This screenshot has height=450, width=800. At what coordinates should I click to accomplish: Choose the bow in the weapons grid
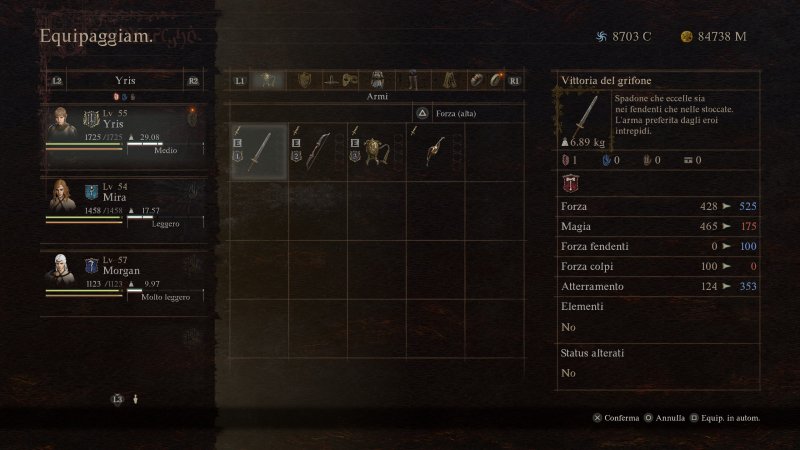coord(317,151)
